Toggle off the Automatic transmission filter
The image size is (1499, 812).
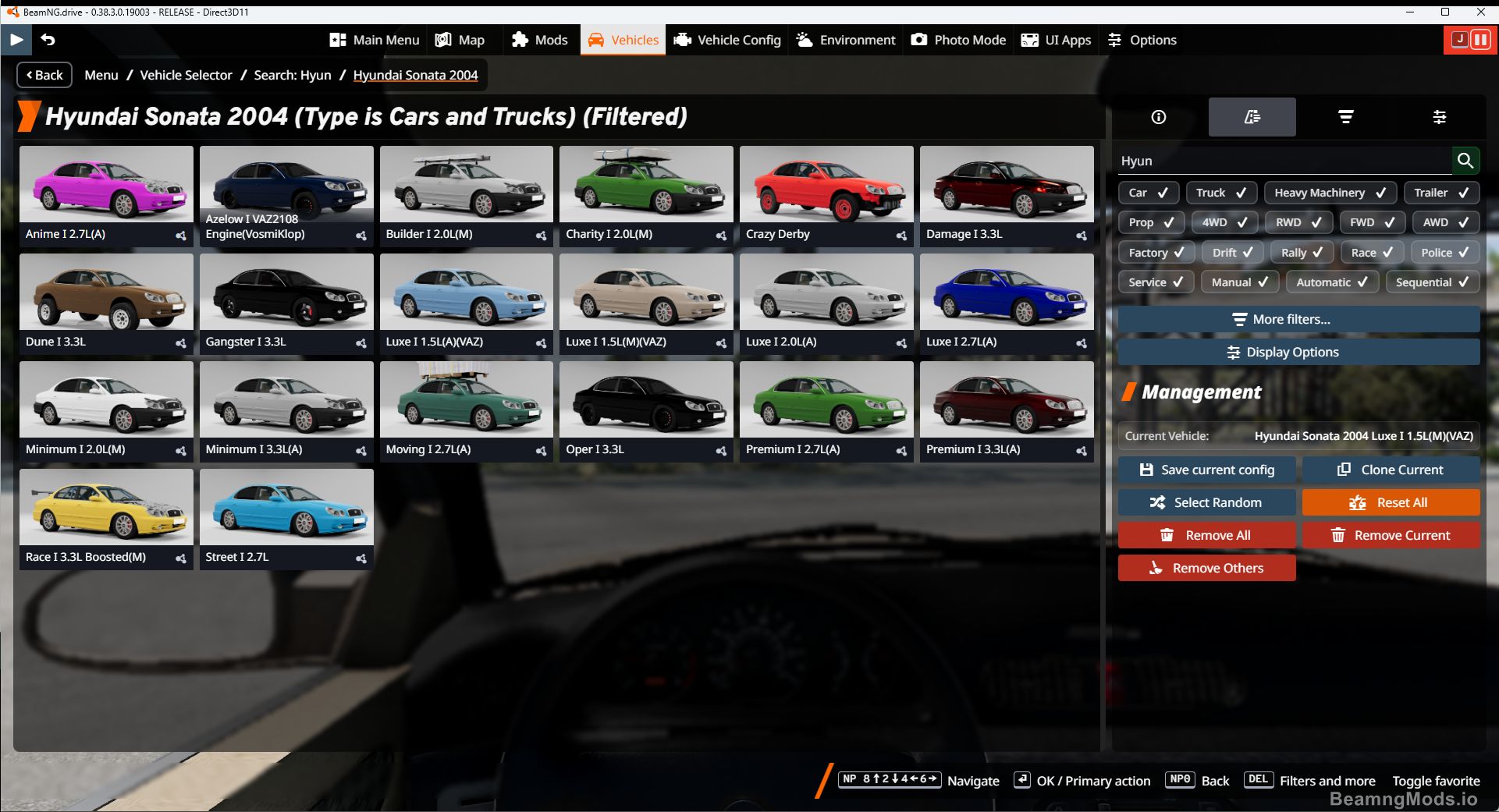click(x=1331, y=282)
